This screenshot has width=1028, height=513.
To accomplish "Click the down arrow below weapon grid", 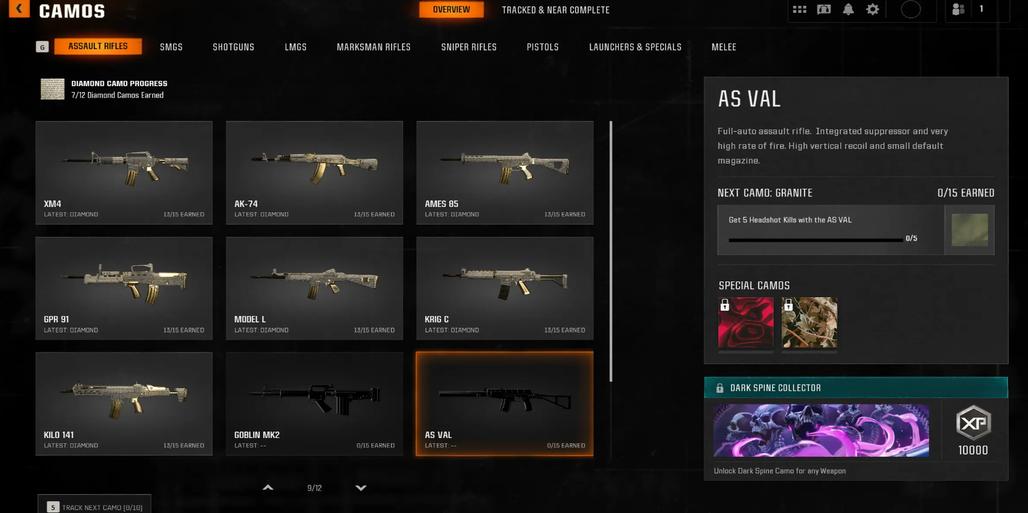I will point(361,488).
